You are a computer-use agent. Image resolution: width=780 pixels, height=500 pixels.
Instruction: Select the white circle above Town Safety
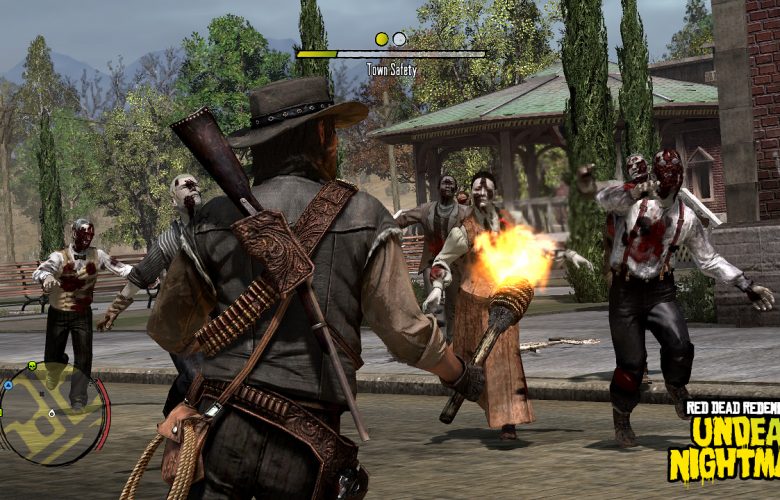point(399,39)
